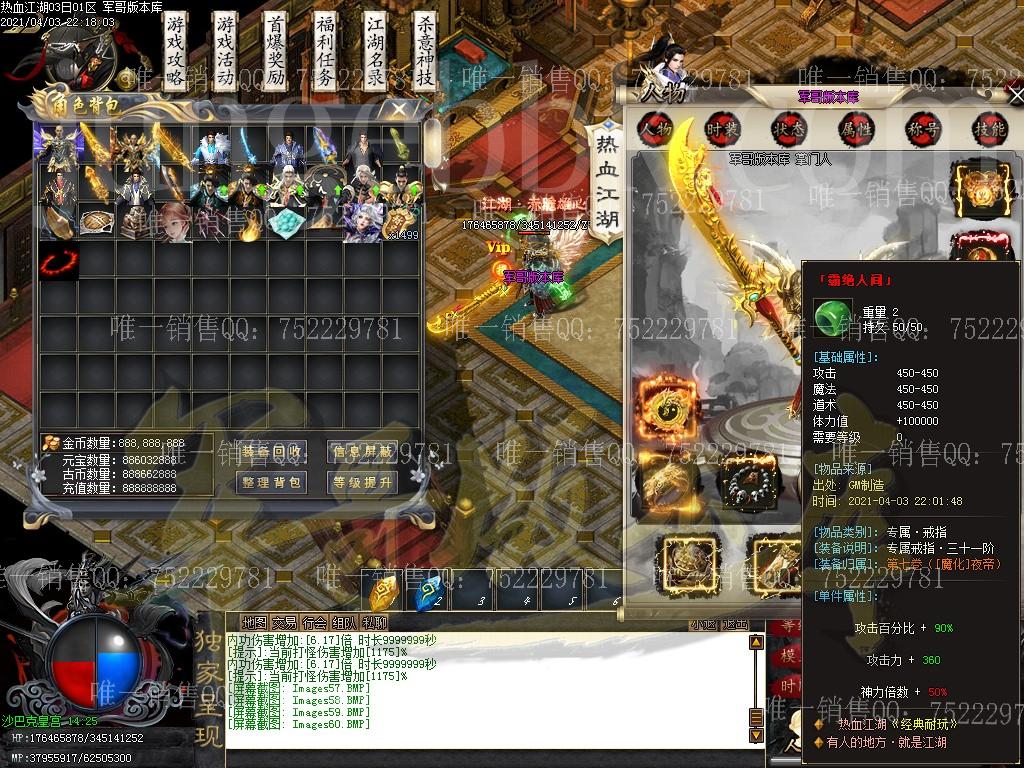Open the 福利任务 welfare quests banner
The image size is (1024, 768).
pos(325,52)
